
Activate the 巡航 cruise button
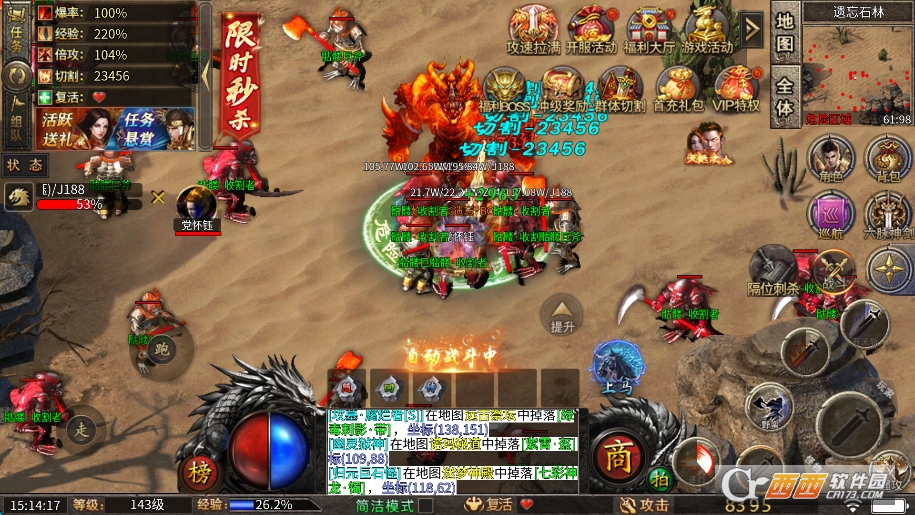[828, 215]
